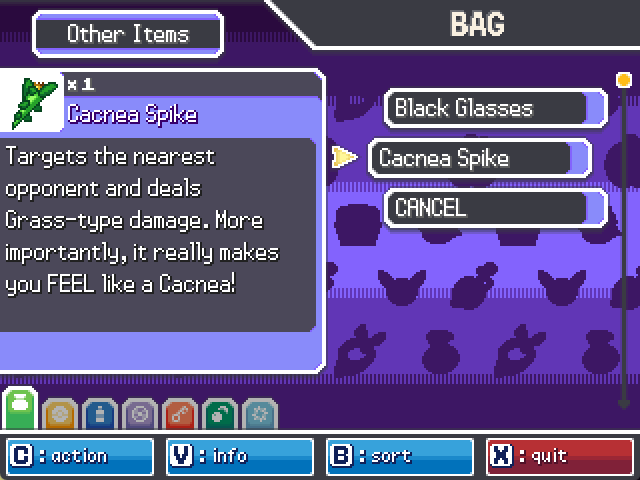The image size is (640, 480).
Task: Switch to the light blue gear tab
Action: click(259, 415)
